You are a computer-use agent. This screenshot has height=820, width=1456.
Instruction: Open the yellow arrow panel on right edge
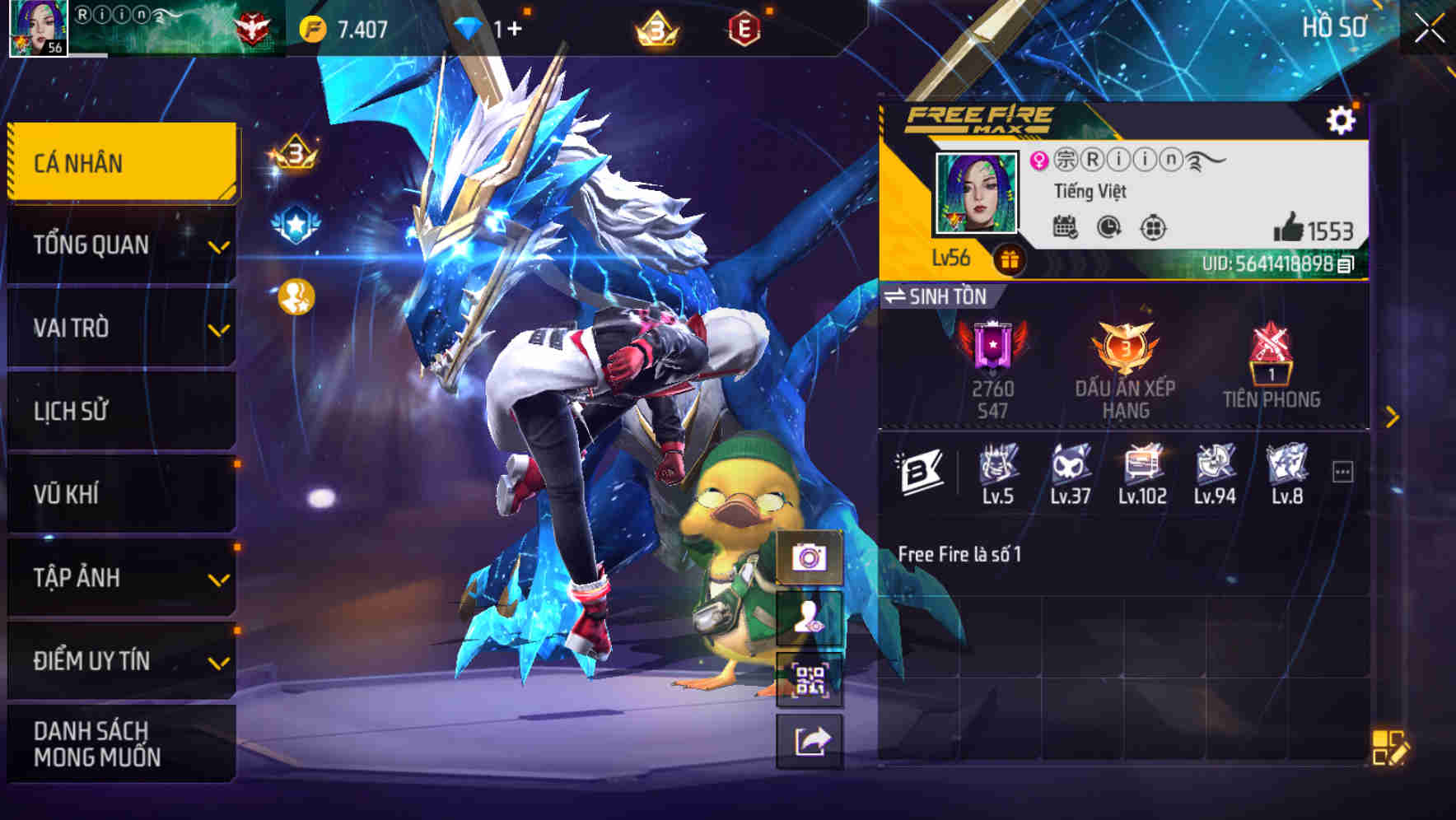[x=1392, y=414]
